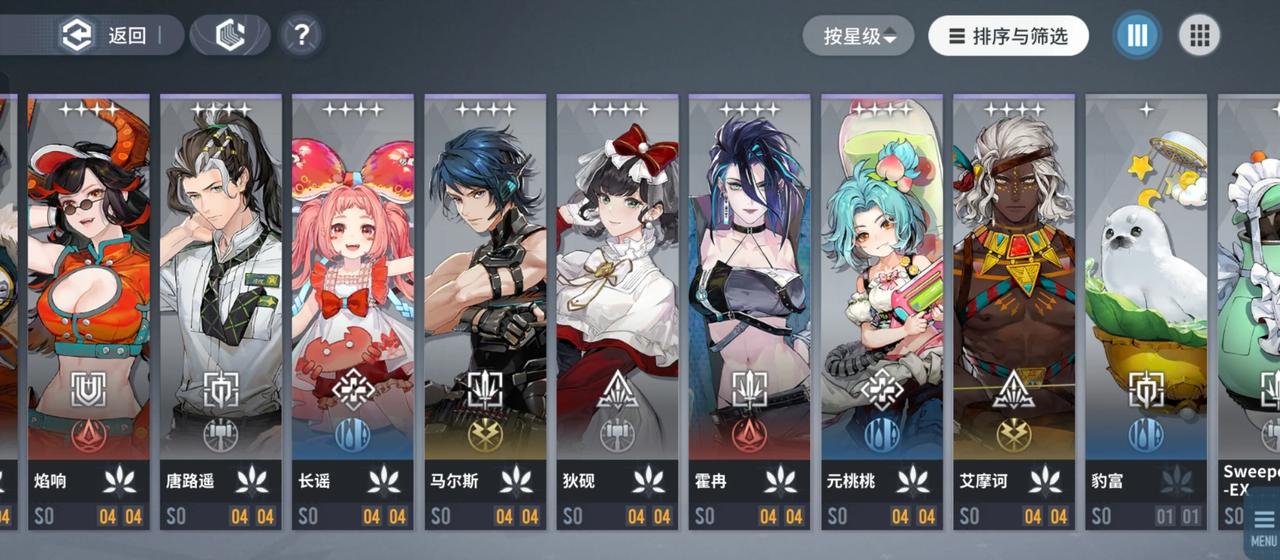Image resolution: width=1280 pixels, height=560 pixels.
Task: Switch to the column card view
Action: [1137, 36]
